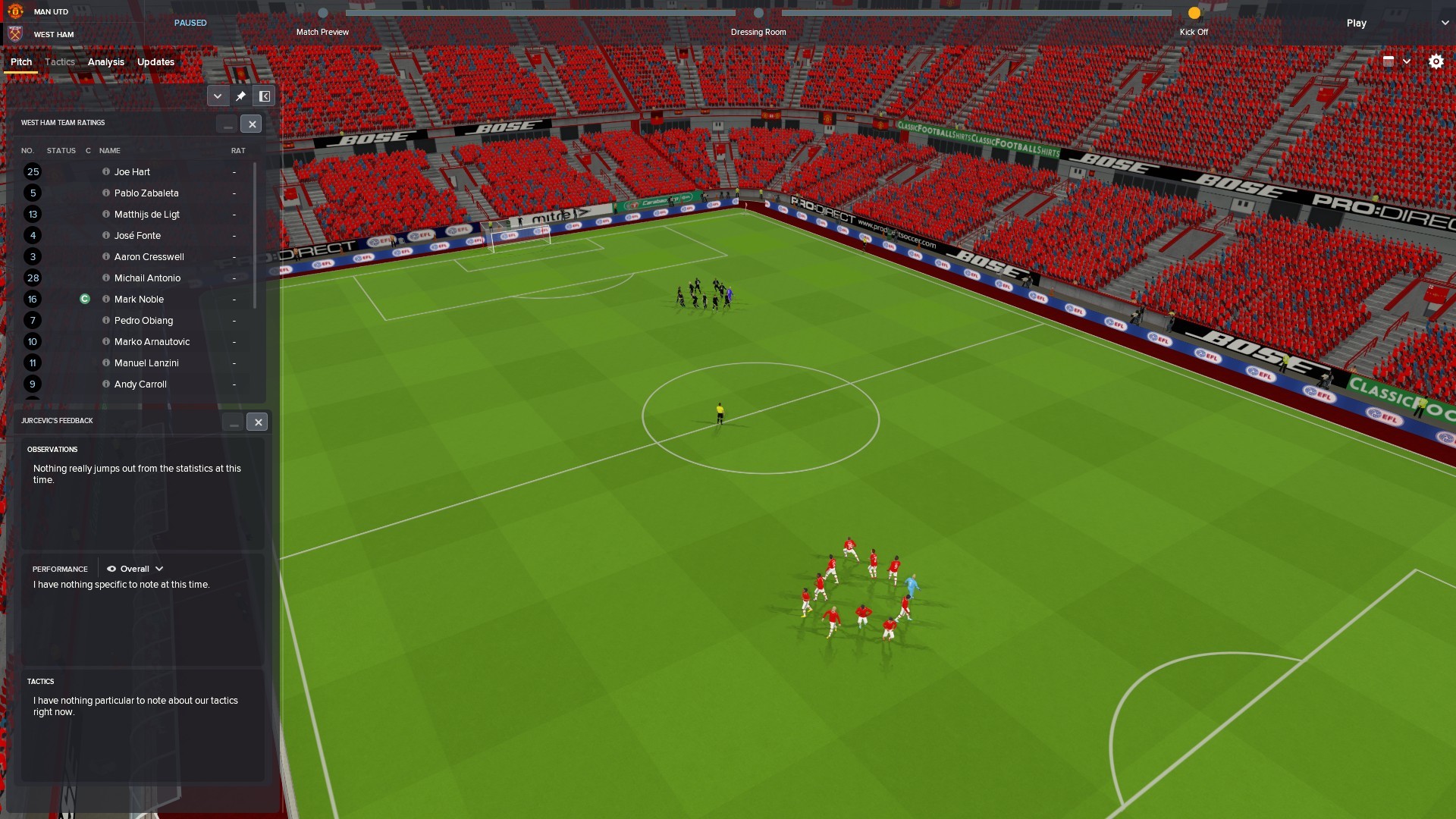
Task: Open the Performance Overall dropdown
Action: click(x=135, y=569)
